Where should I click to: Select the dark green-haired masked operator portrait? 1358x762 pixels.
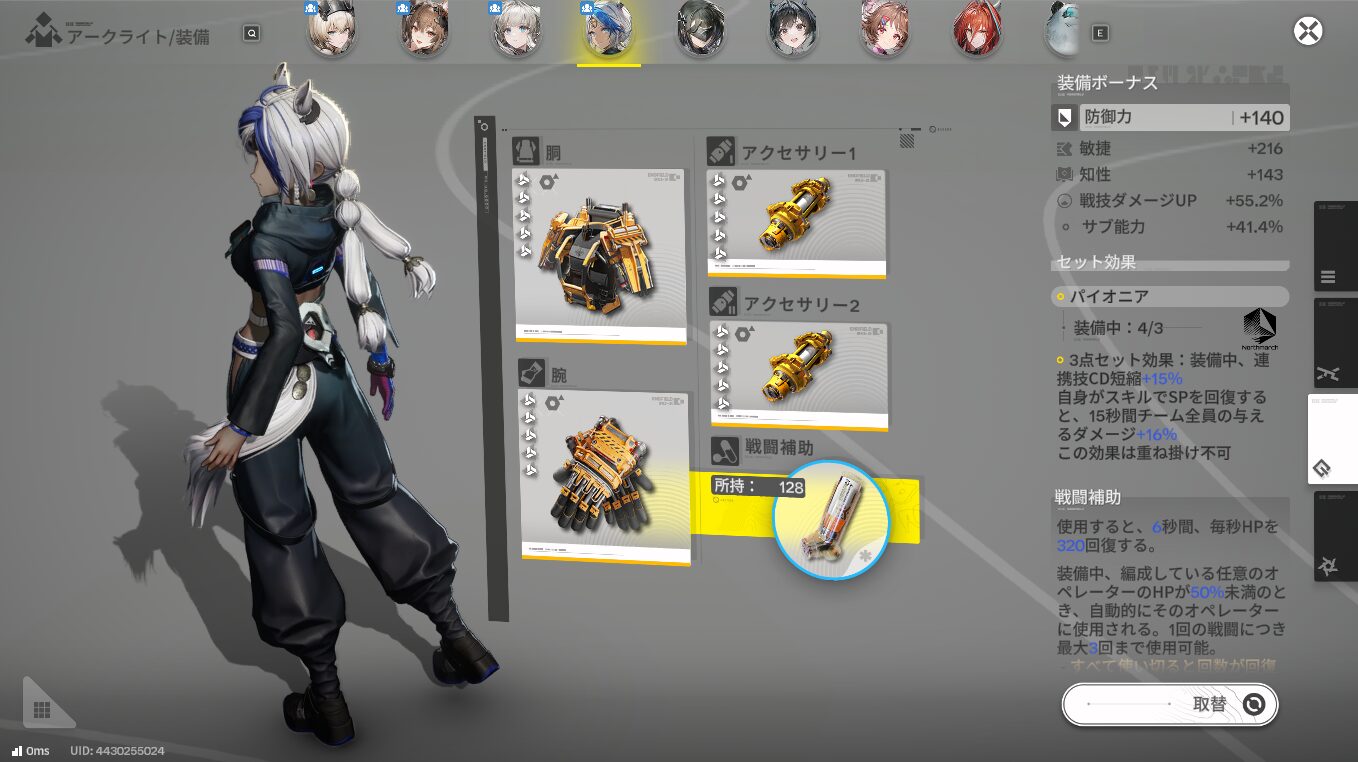coord(701,31)
